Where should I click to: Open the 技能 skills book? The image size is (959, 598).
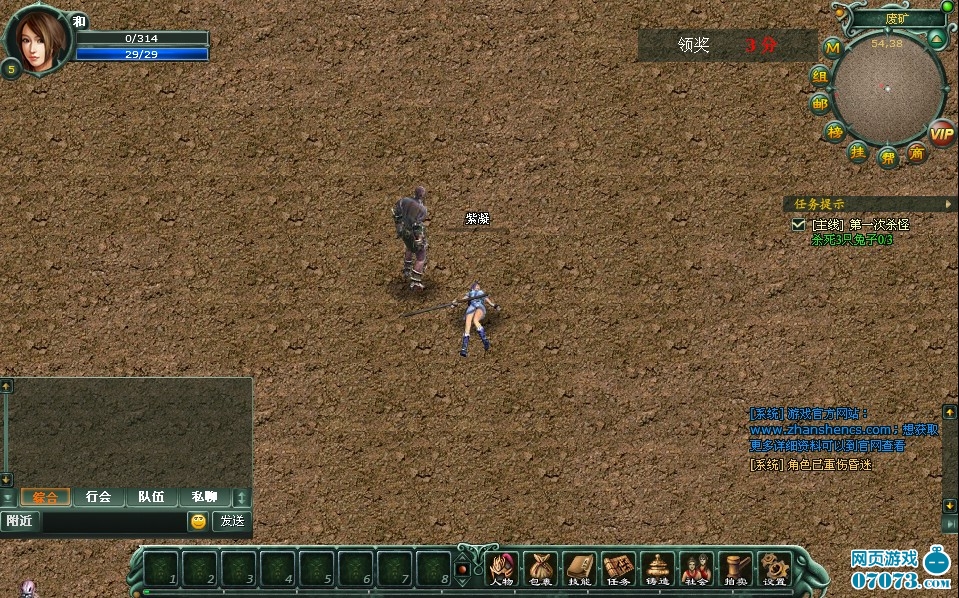[x=579, y=568]
